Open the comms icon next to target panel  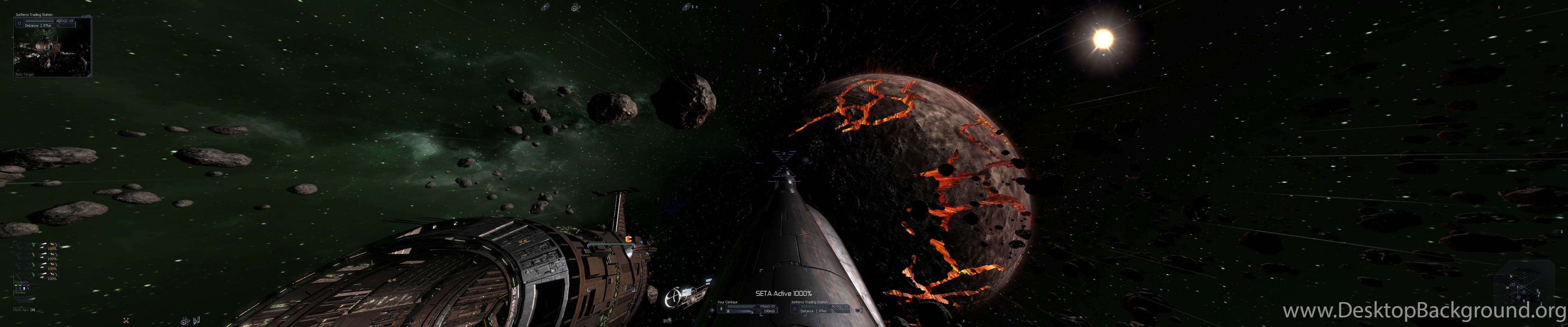[858, 310]
